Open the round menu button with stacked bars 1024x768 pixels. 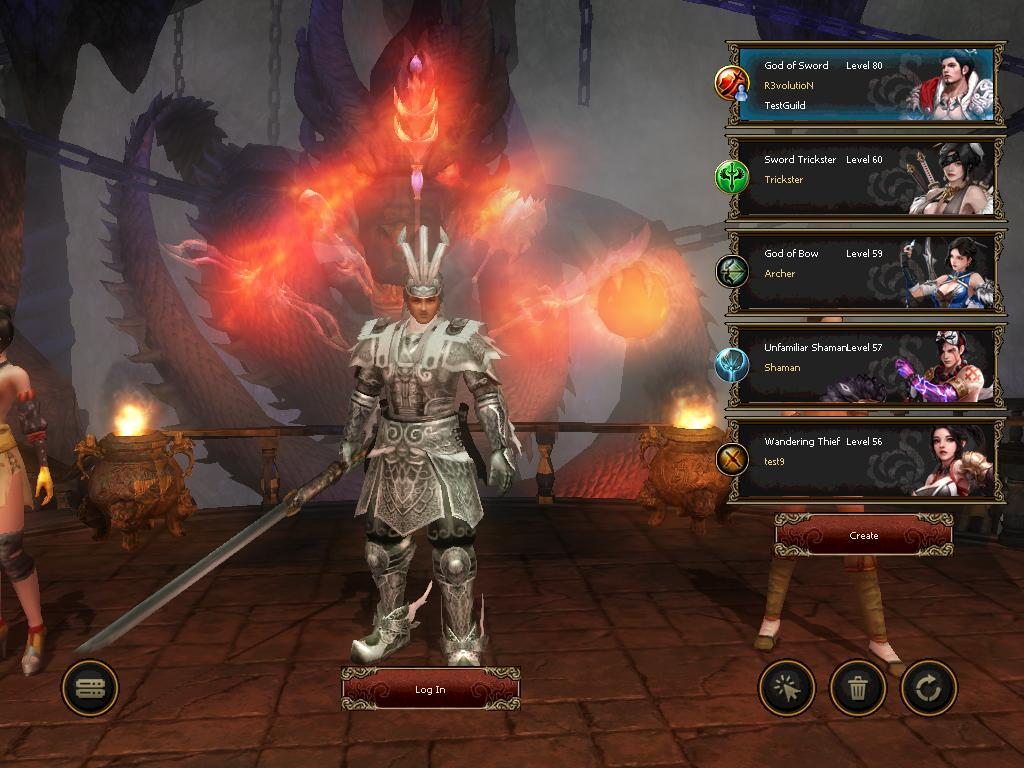[x=90, y=688]
